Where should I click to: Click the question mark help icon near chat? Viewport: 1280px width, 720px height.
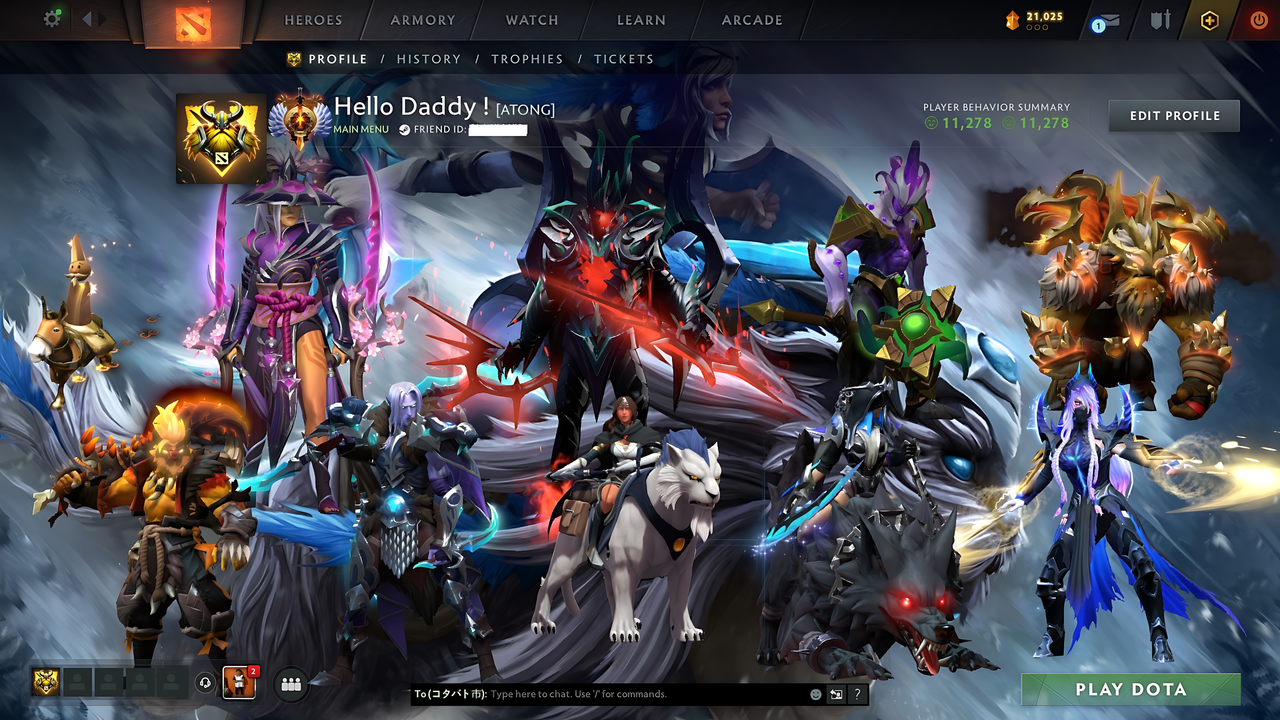[x=857, y=693]
